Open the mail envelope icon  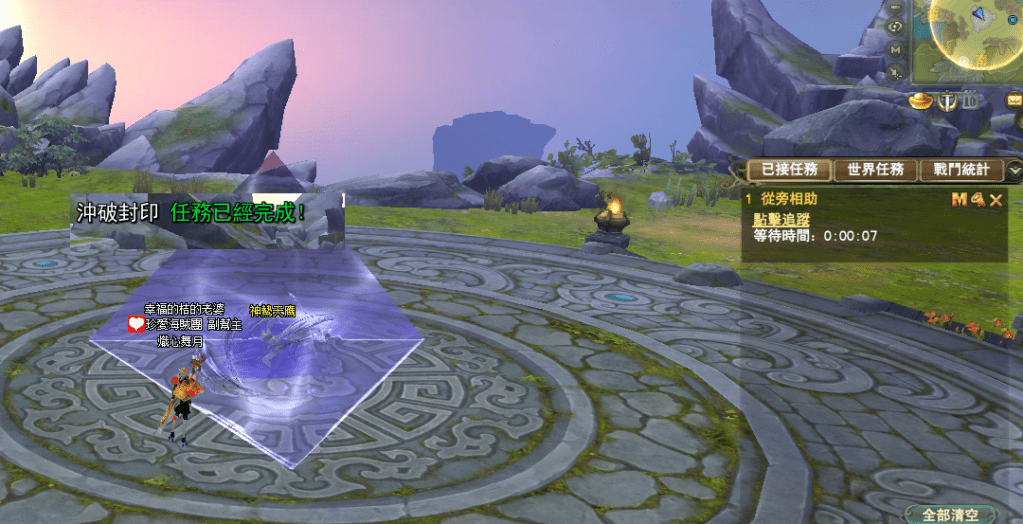(1013, 99)
